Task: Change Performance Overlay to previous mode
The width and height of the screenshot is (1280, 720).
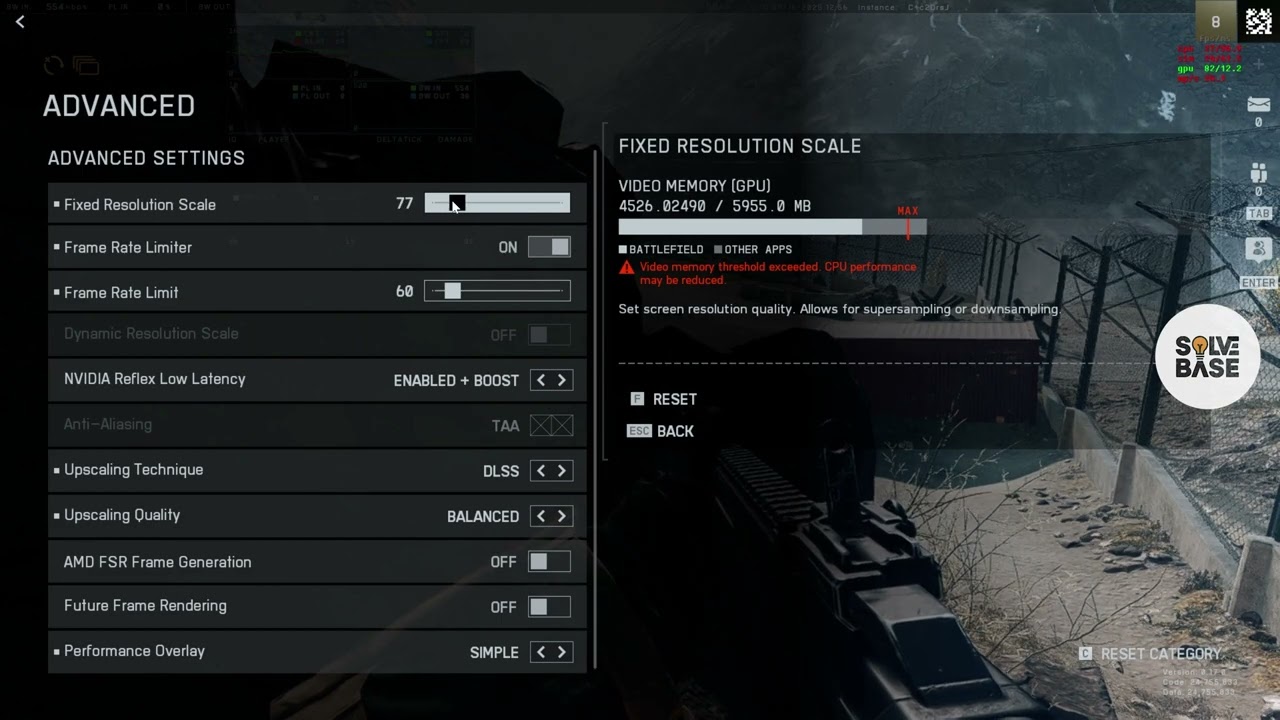Action: [541, 652]
